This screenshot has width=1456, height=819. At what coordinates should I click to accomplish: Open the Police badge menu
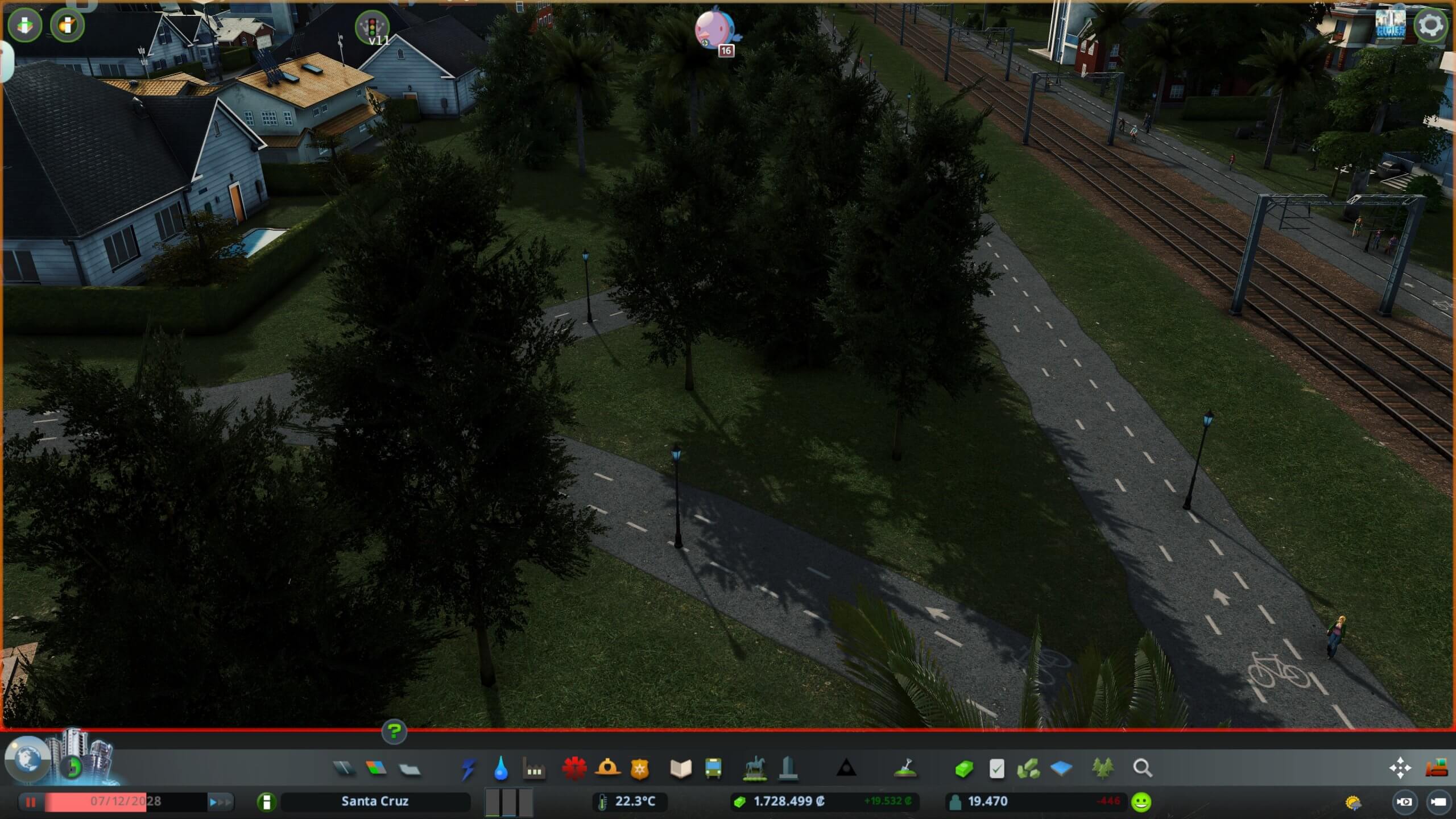(x=640, y=769)
